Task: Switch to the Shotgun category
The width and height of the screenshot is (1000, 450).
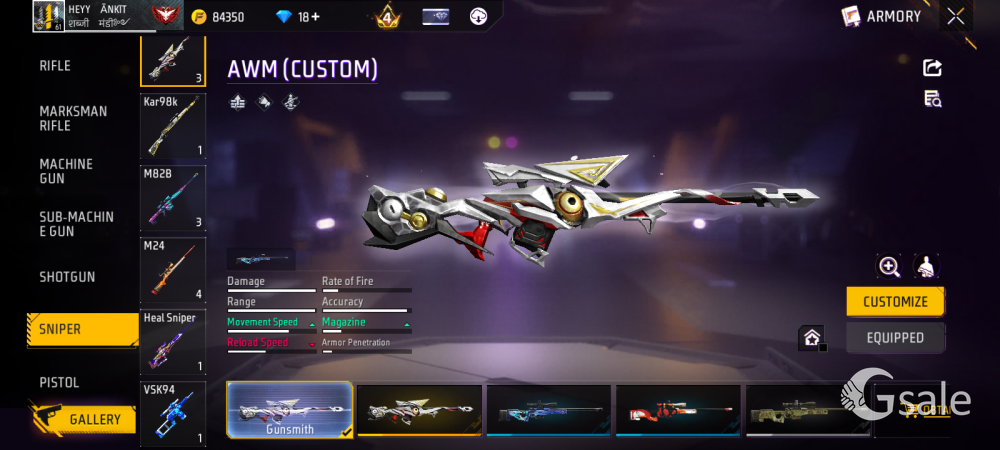Action: 67,276
